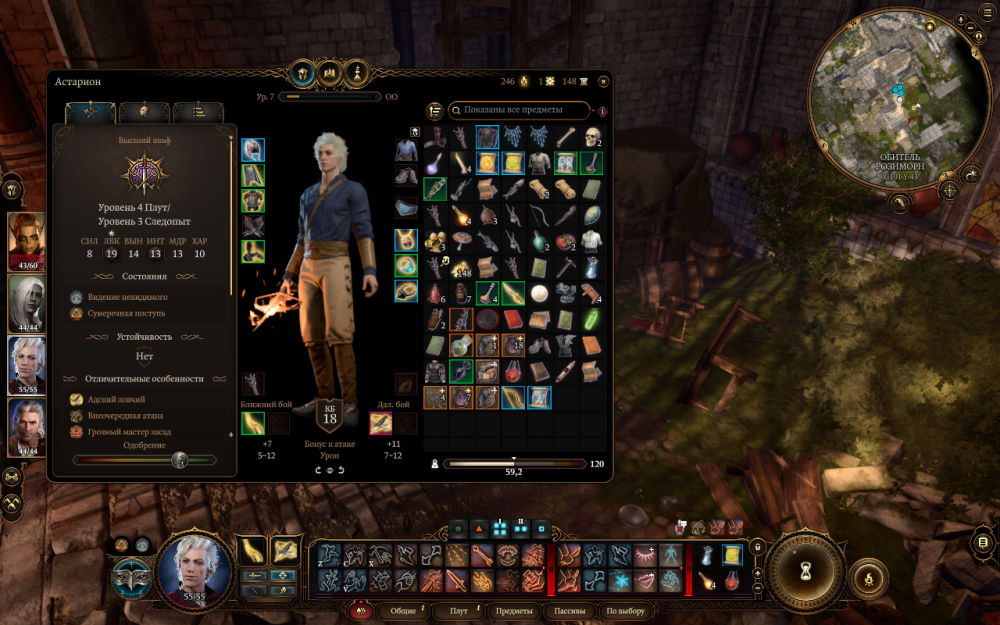
Task: Select the equipped amulet slot
Action: tap(406, 240)
